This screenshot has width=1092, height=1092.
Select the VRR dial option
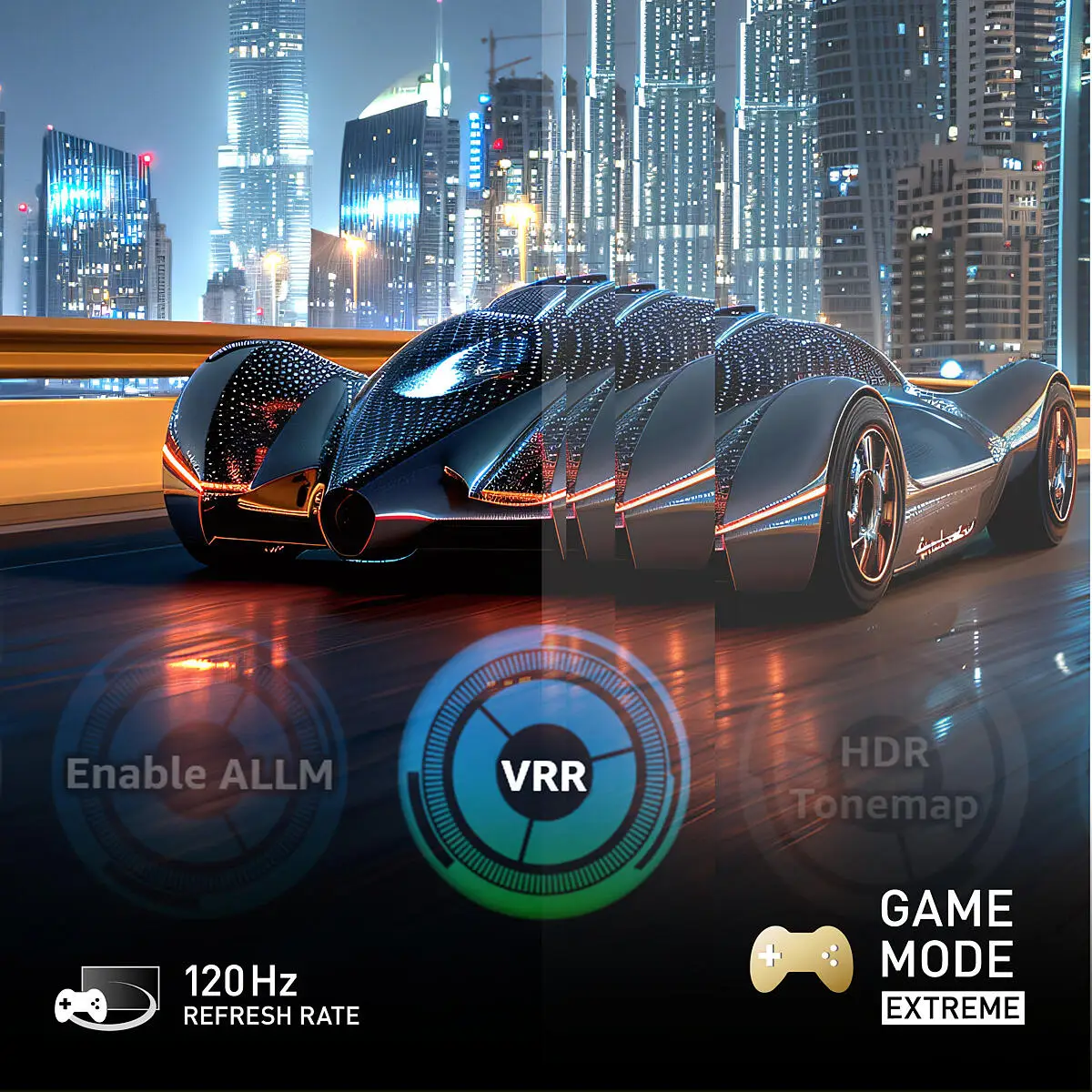click(x=544, y=774)
